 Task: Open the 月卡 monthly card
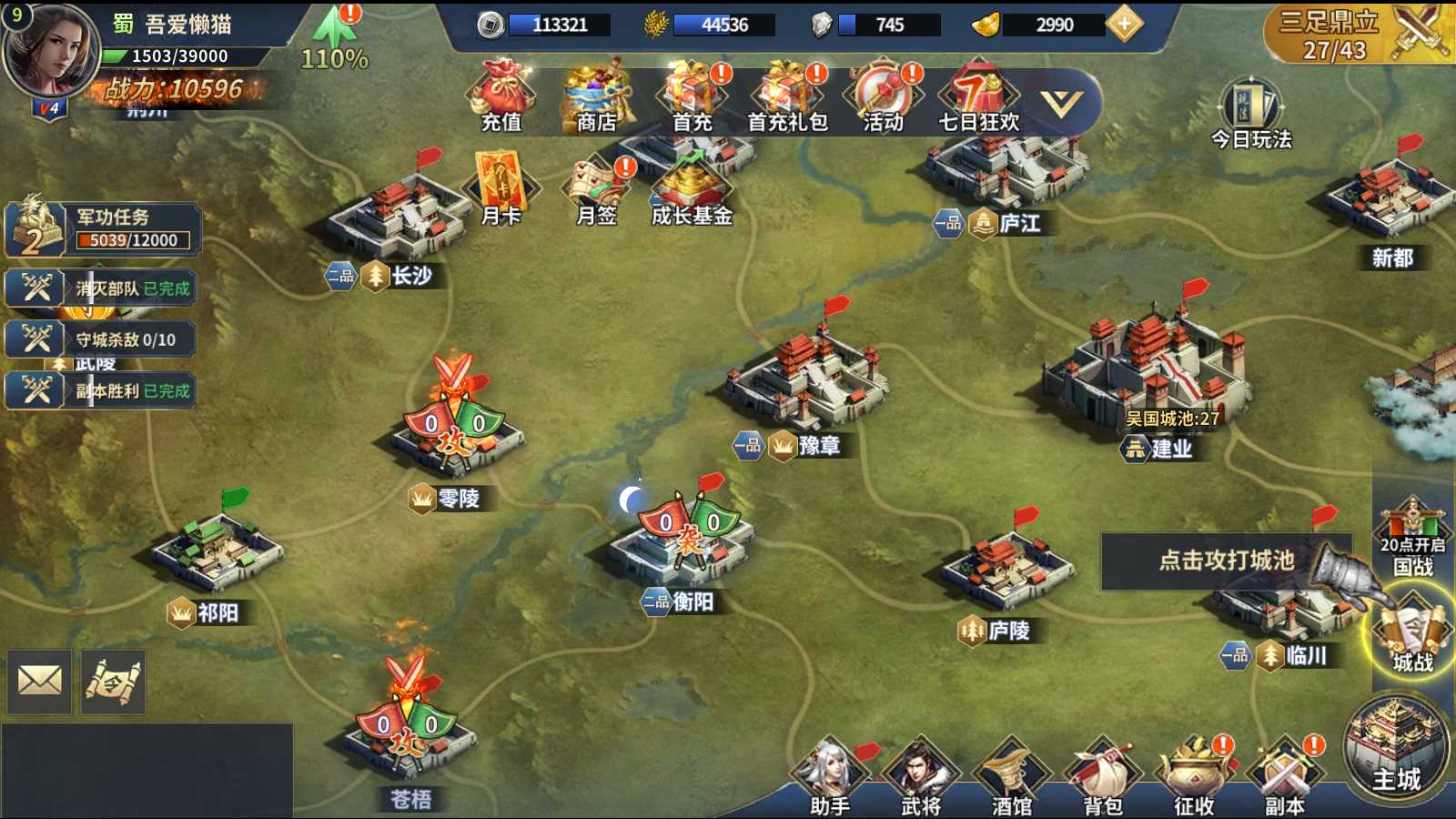[501, 189]
